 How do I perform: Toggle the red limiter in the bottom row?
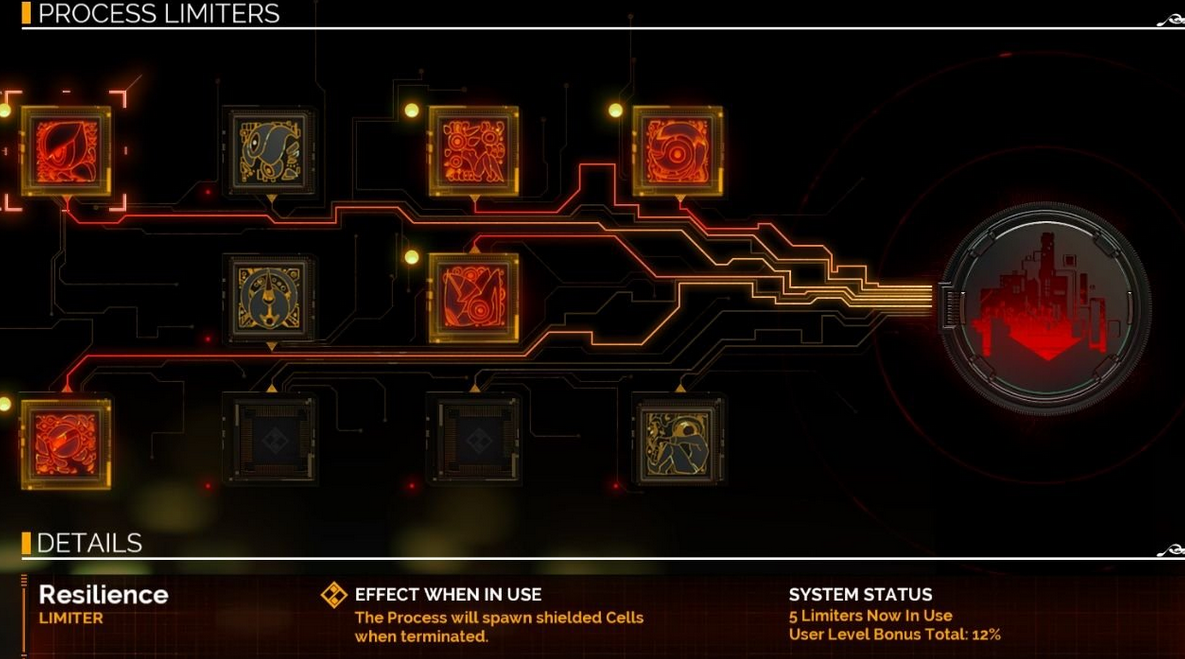pos(66,443)
